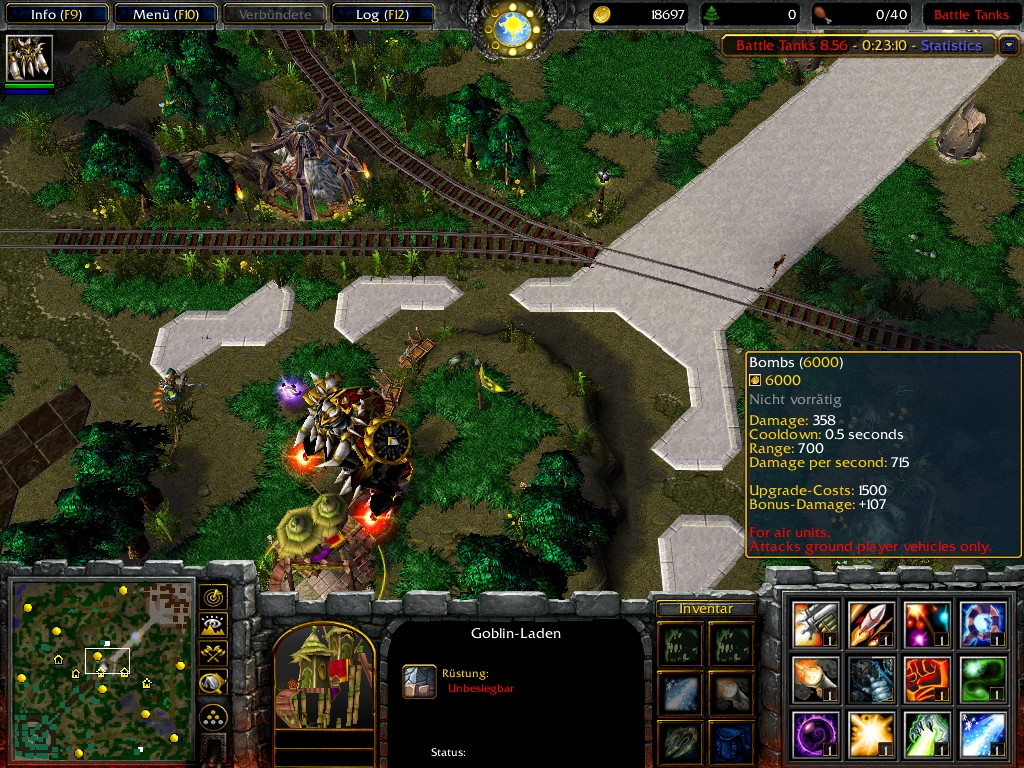Purchase the white rocket weapon
Viewport: 1024px width, 768px height.
[871, 624]
